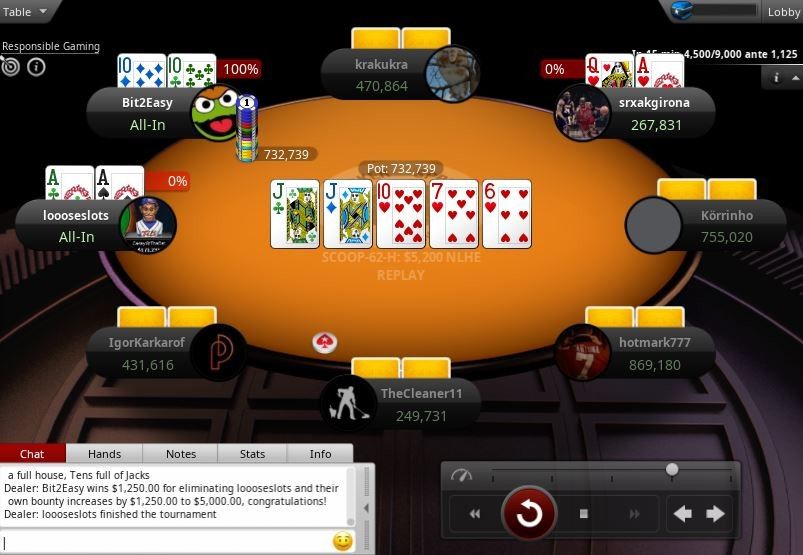Viewport: 803px width, 555px height.
Task: Open the Notes tab
Action: [181, 454]
